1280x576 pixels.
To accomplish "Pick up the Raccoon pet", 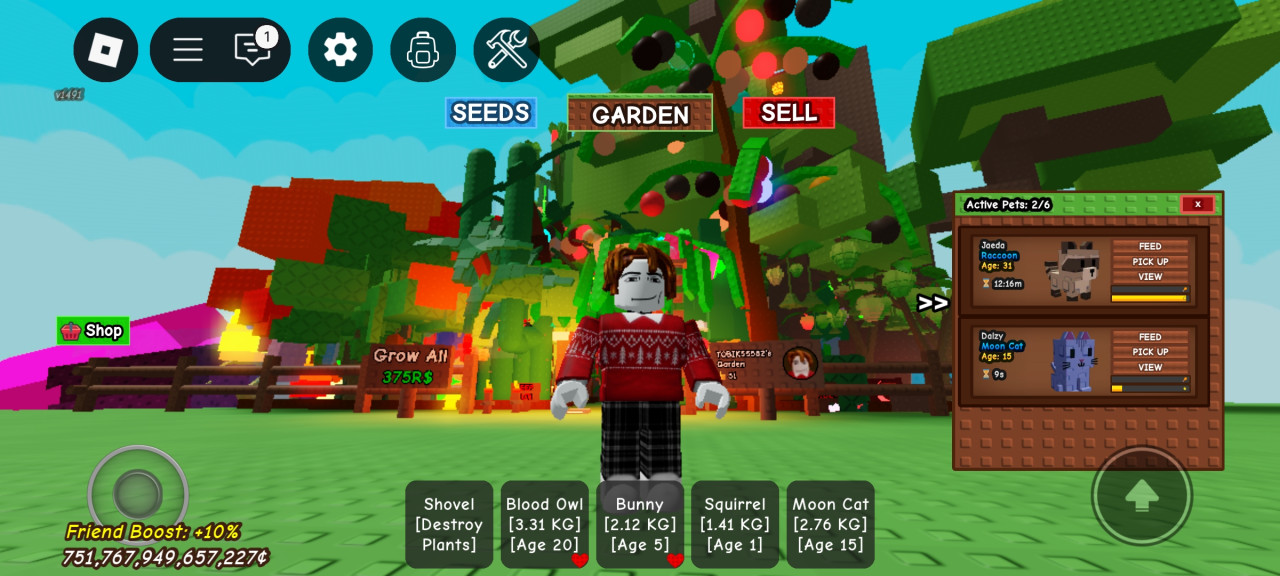I will tap(1150, 262).
